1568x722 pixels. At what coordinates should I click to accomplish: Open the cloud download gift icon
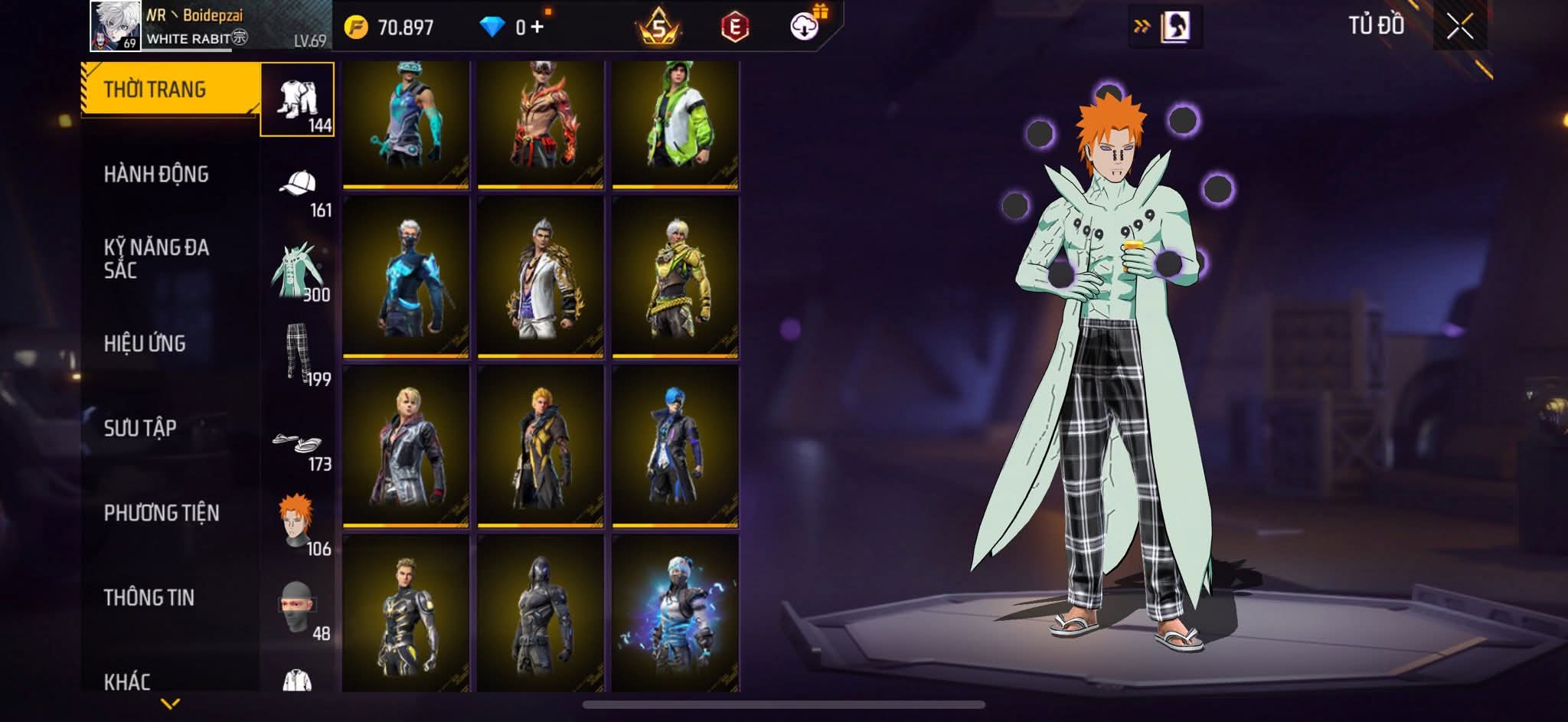click(805, 26)
